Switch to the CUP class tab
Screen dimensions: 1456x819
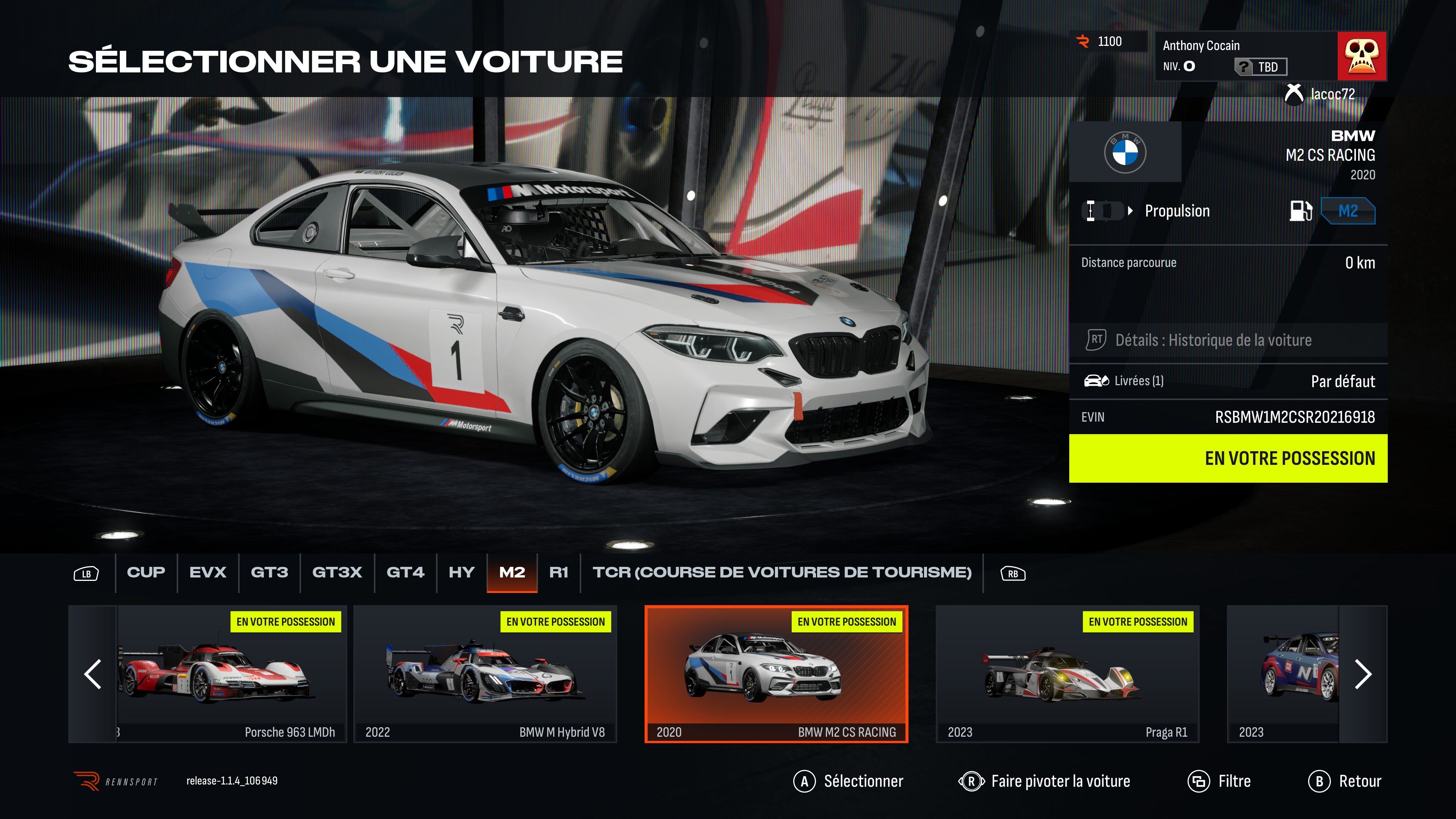pos(146,573)
